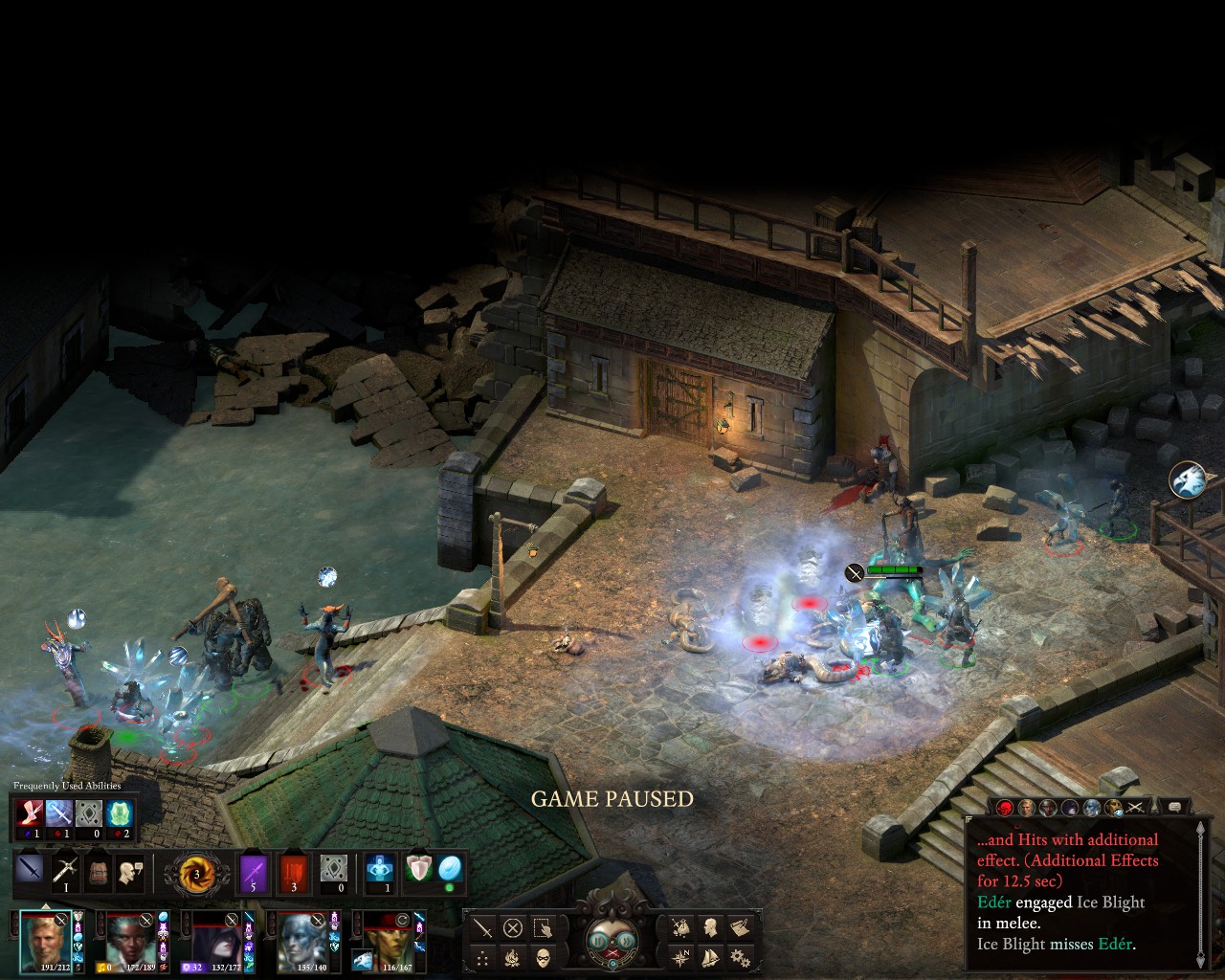This screenshot has width=1225, height=980.
Task: Open the gear-shaped options menu
Action: point(739,956)
